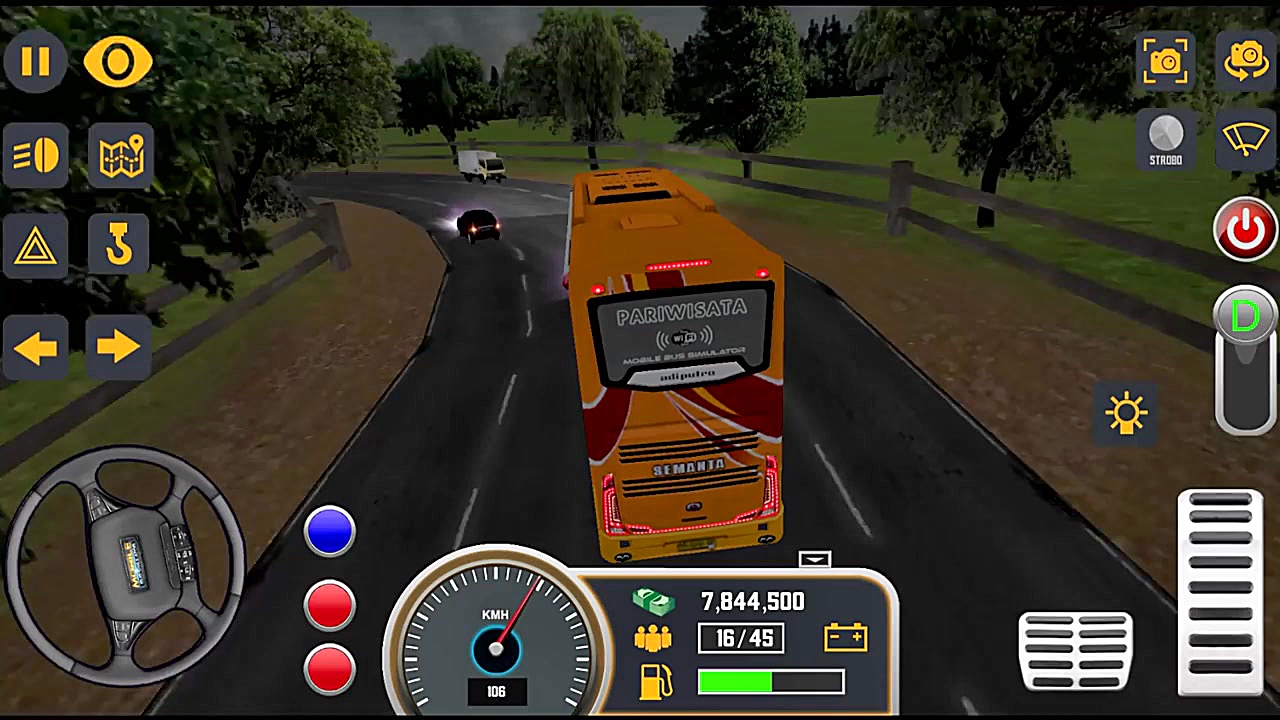Screen dimensions: 1280x720
Task: Switch camera angle with rotating camera icon
Action: click(1245, 60)
